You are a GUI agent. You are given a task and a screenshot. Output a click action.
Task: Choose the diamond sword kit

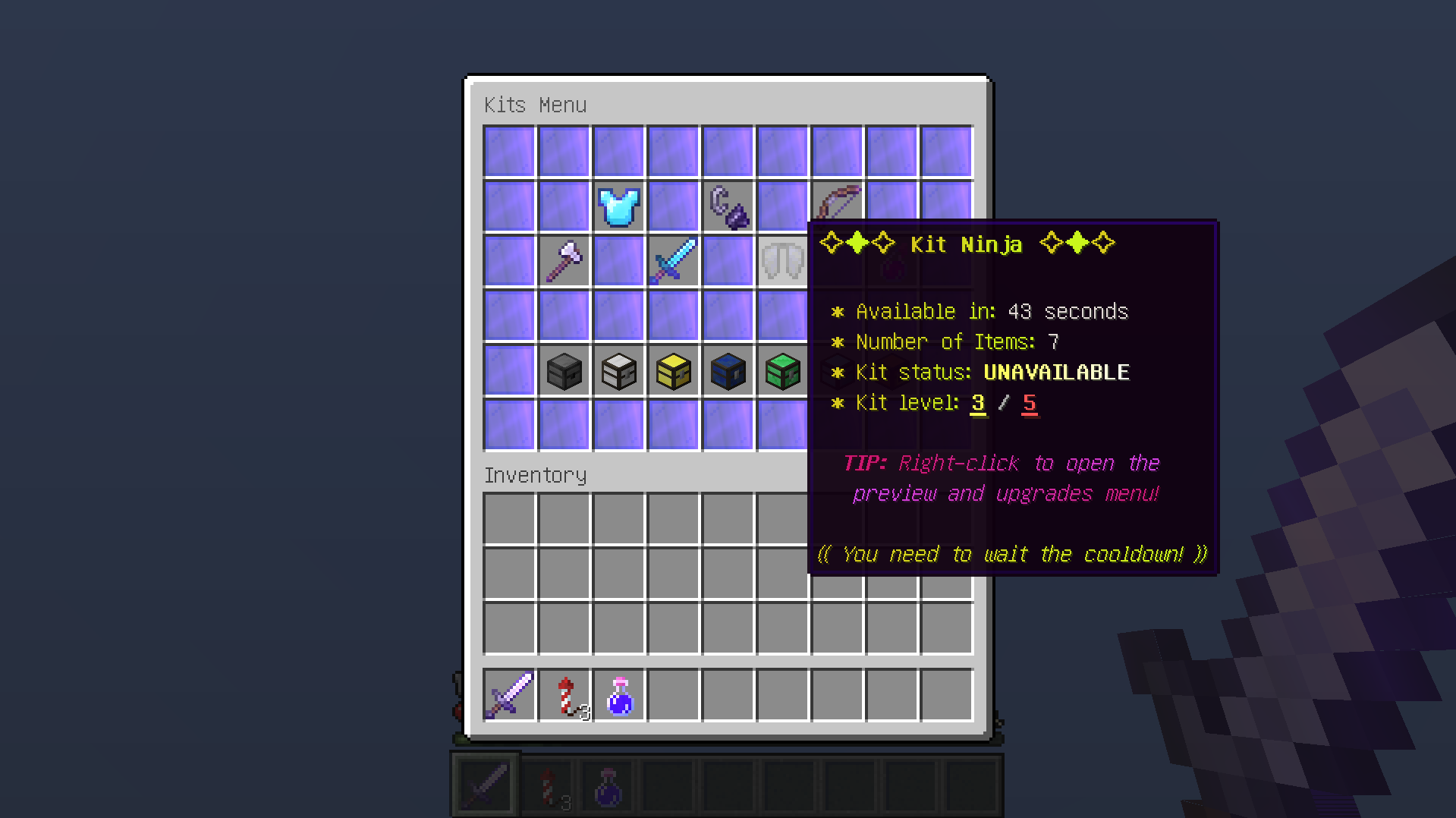pyautogui.click(x=673, y=261)
